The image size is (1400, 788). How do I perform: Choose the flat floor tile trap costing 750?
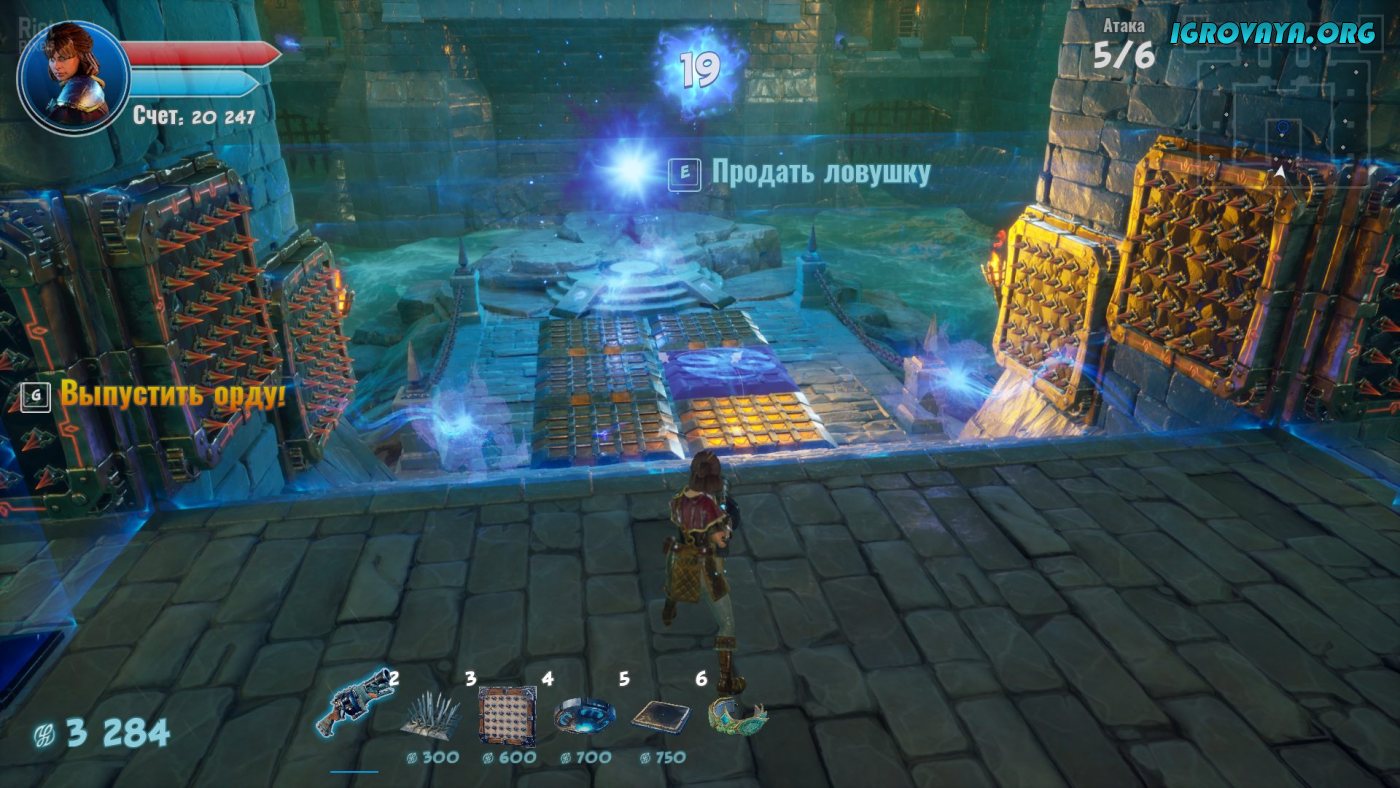point(659,717)
